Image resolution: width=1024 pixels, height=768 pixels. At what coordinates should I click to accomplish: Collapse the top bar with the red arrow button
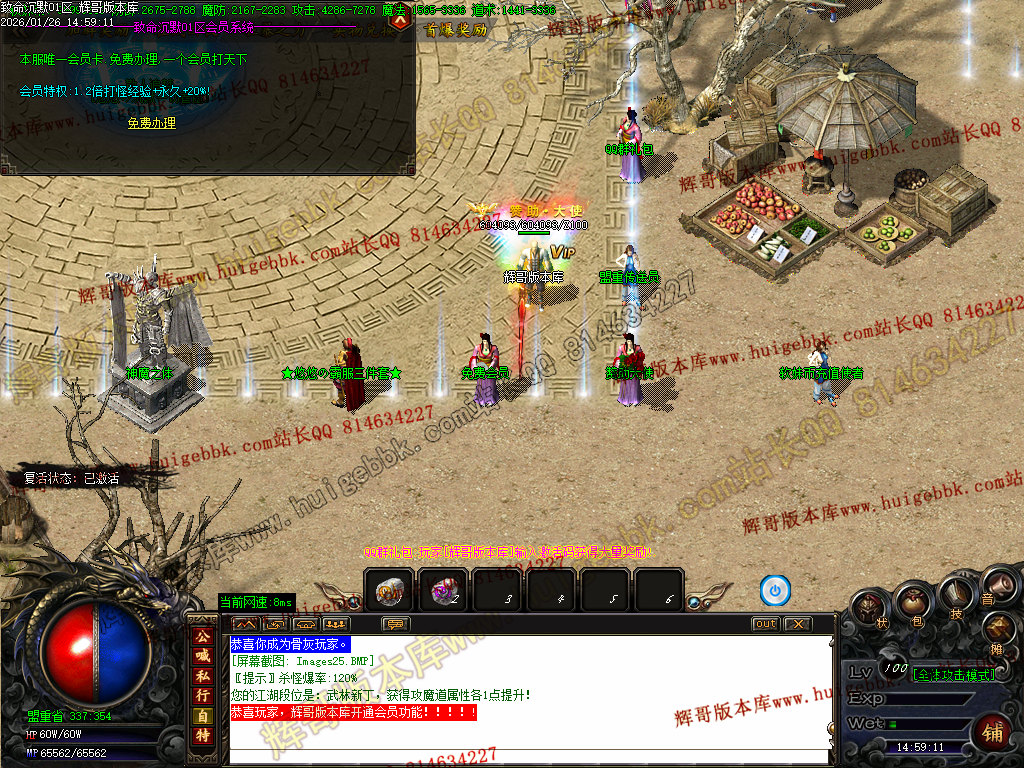401,21
